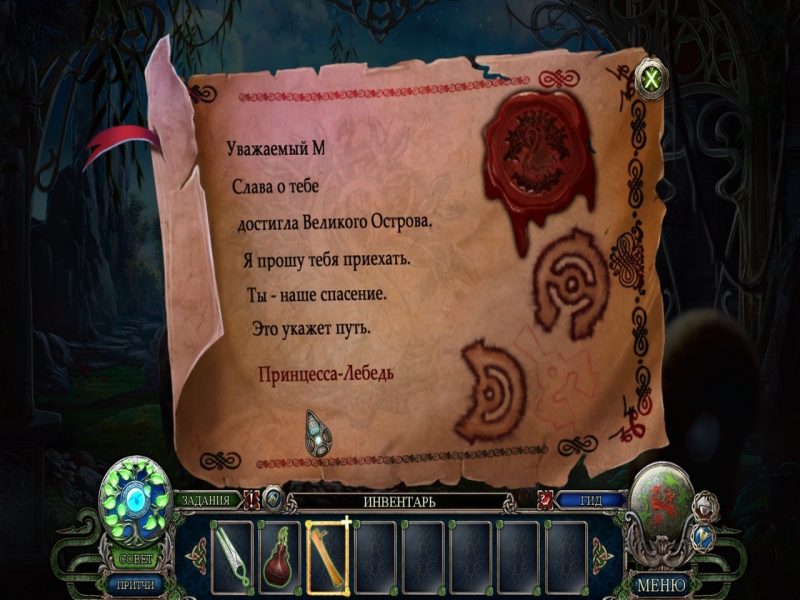Select the highlighted wooden stick item

[x=327, y=552]
